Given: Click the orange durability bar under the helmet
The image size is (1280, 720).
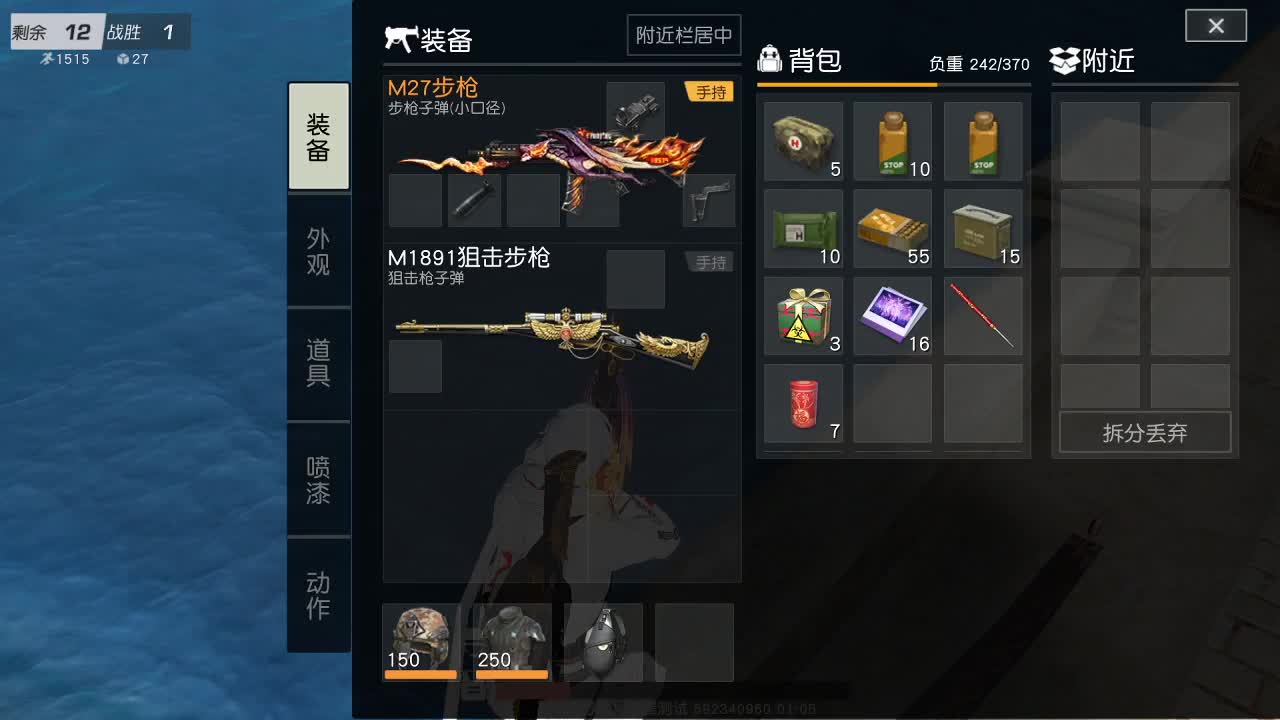Looking at the screenshot, I should [420, 675].
